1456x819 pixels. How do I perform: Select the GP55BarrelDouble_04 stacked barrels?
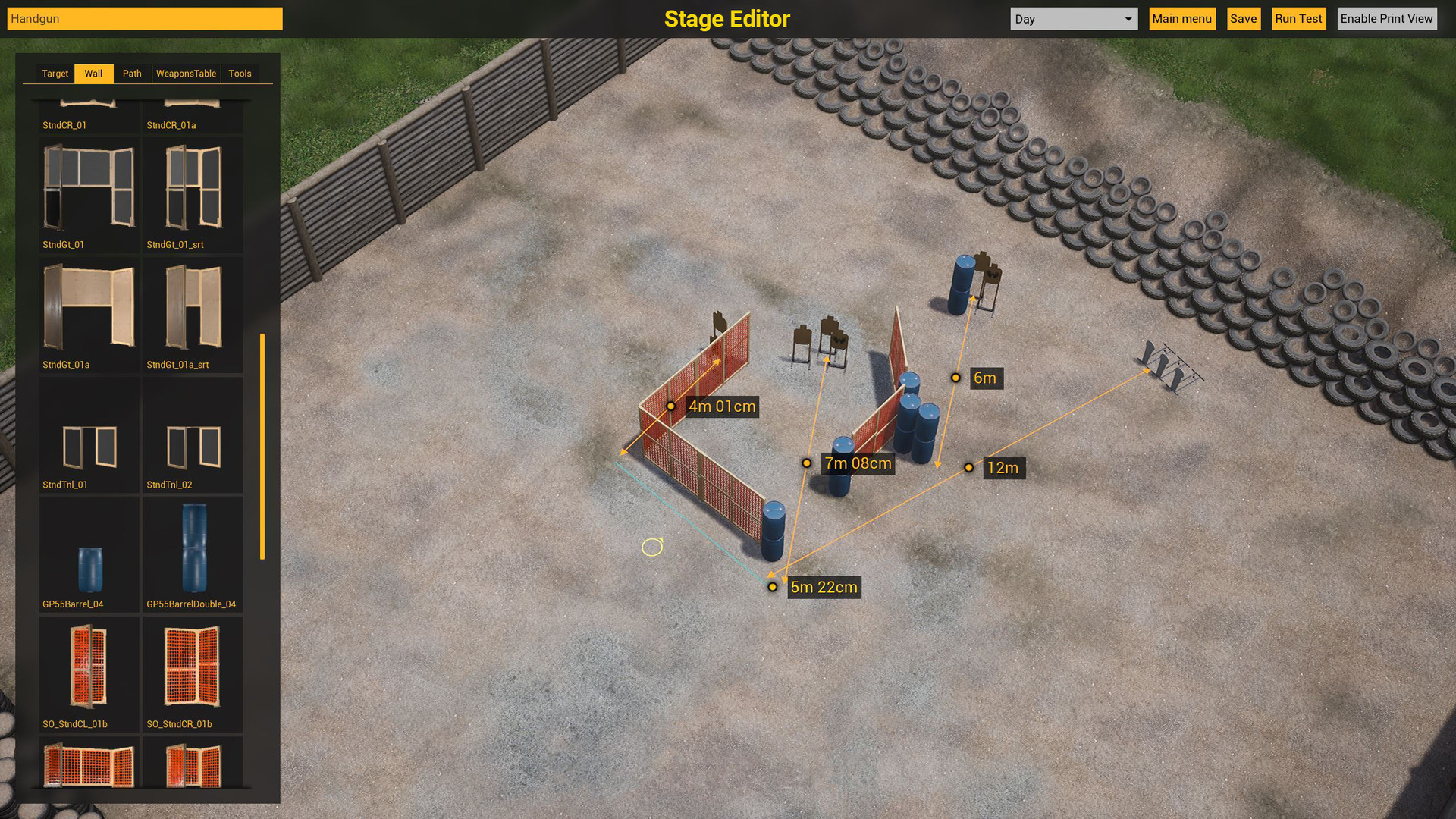click(192, 550)
